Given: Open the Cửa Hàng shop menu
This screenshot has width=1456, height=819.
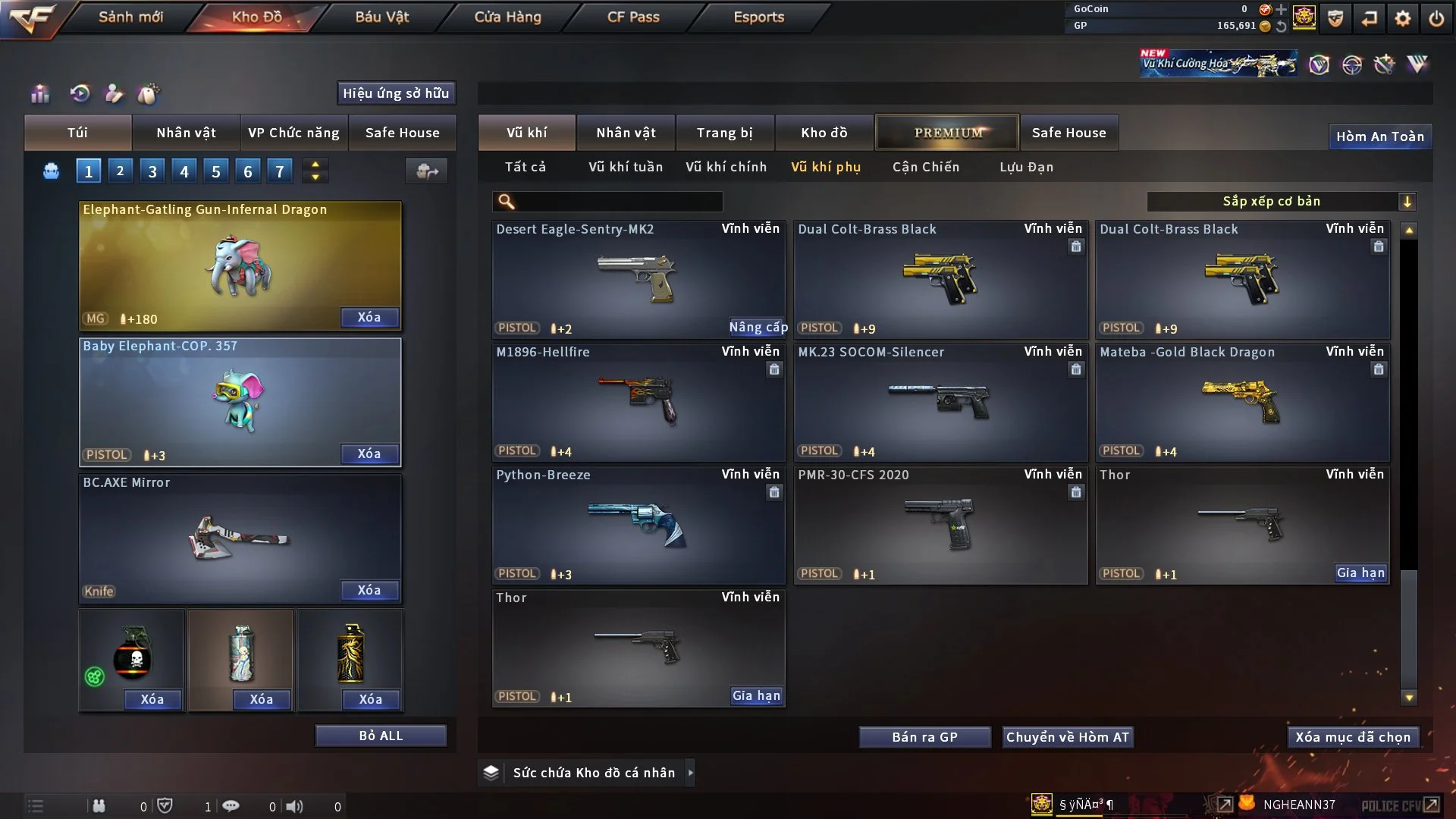Looking at the screenshot, I should tap(507, 17).
